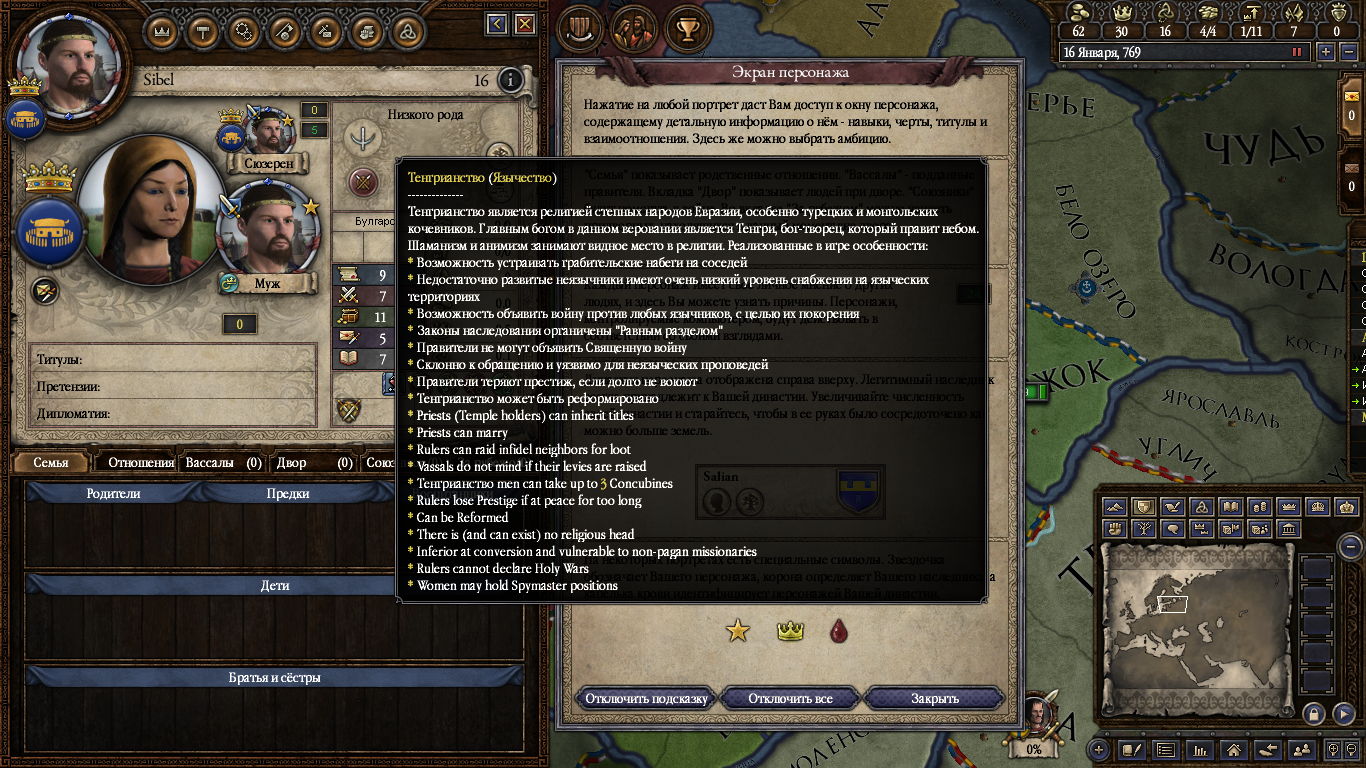1366x768 pixels.
Task: Go back using the blue arrow button
Action: pos(496,24)
